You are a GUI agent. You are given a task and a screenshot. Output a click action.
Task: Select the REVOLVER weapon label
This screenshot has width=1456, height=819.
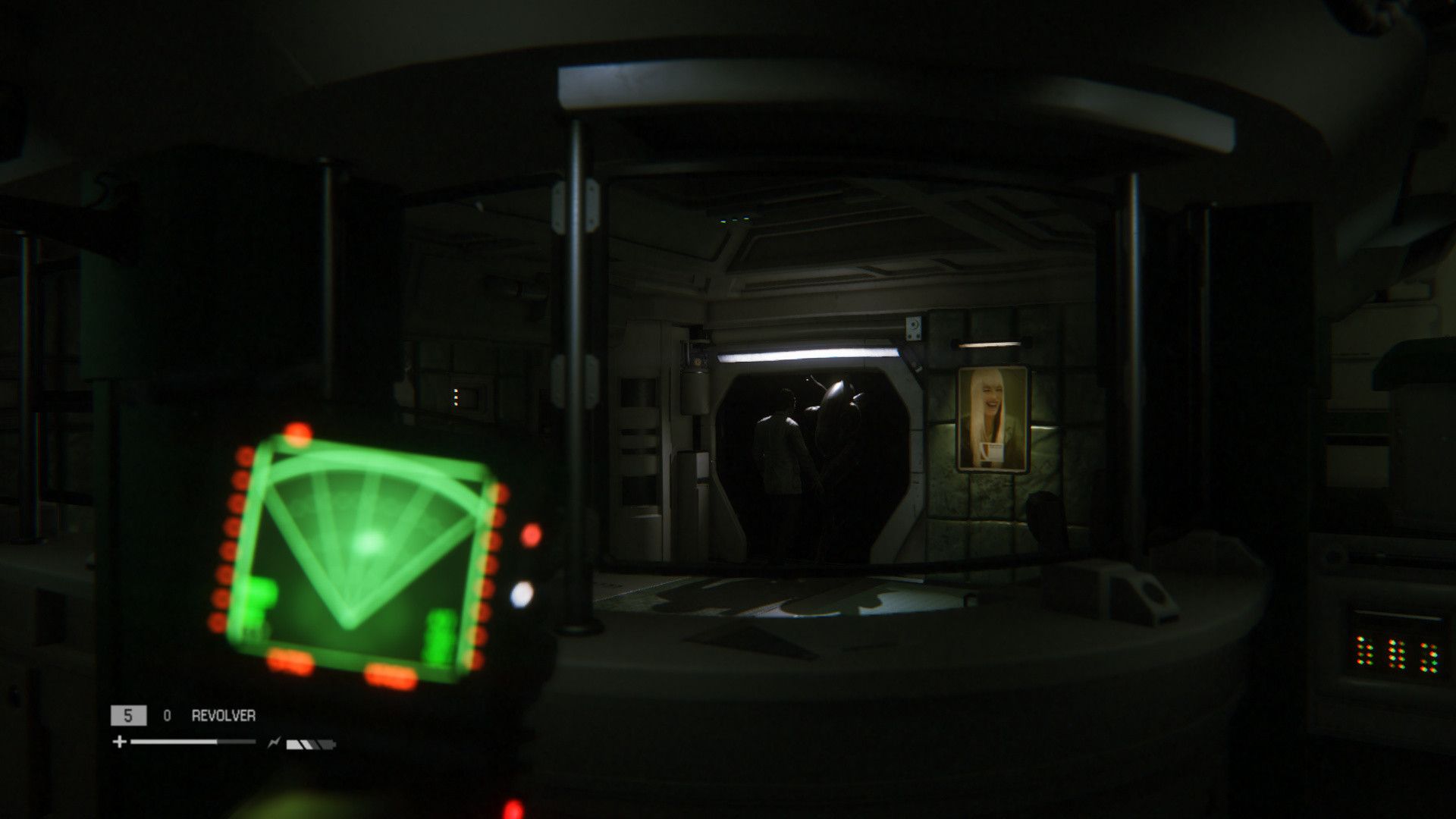(x=223, y=715)
